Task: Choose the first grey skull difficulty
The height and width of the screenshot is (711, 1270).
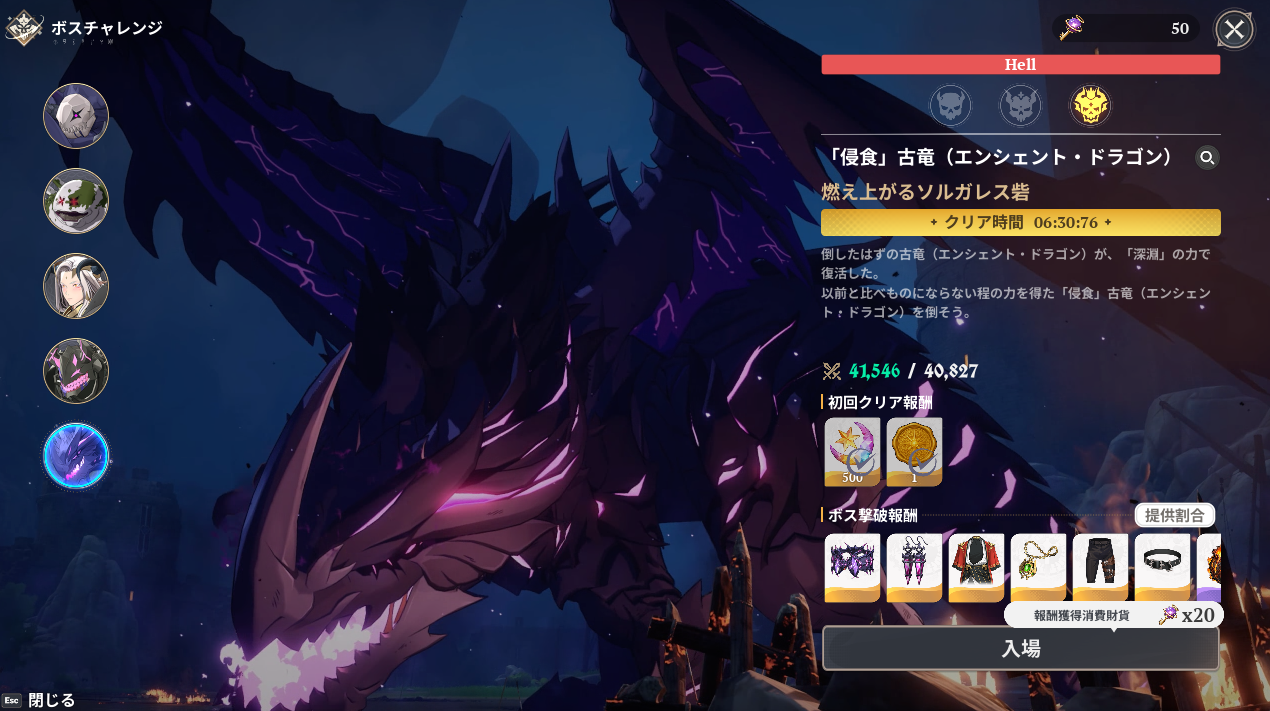Action: [x=950, y=105]
